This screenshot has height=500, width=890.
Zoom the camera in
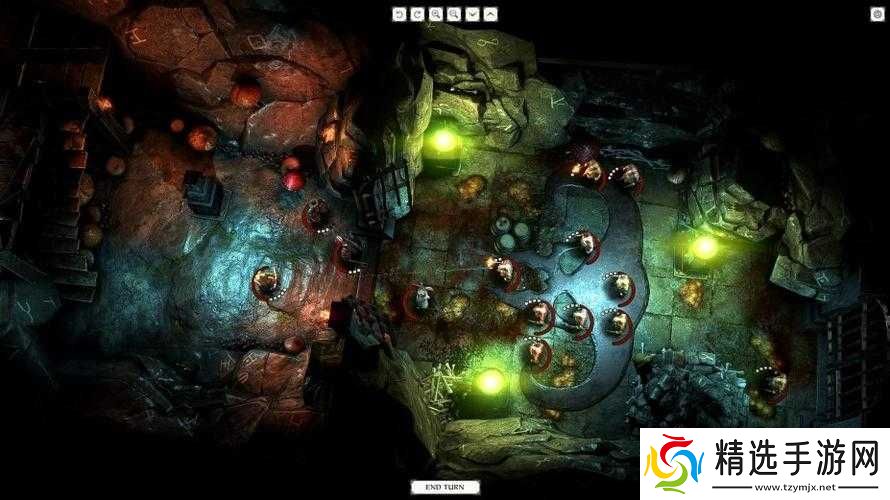[x=436, y=14]
